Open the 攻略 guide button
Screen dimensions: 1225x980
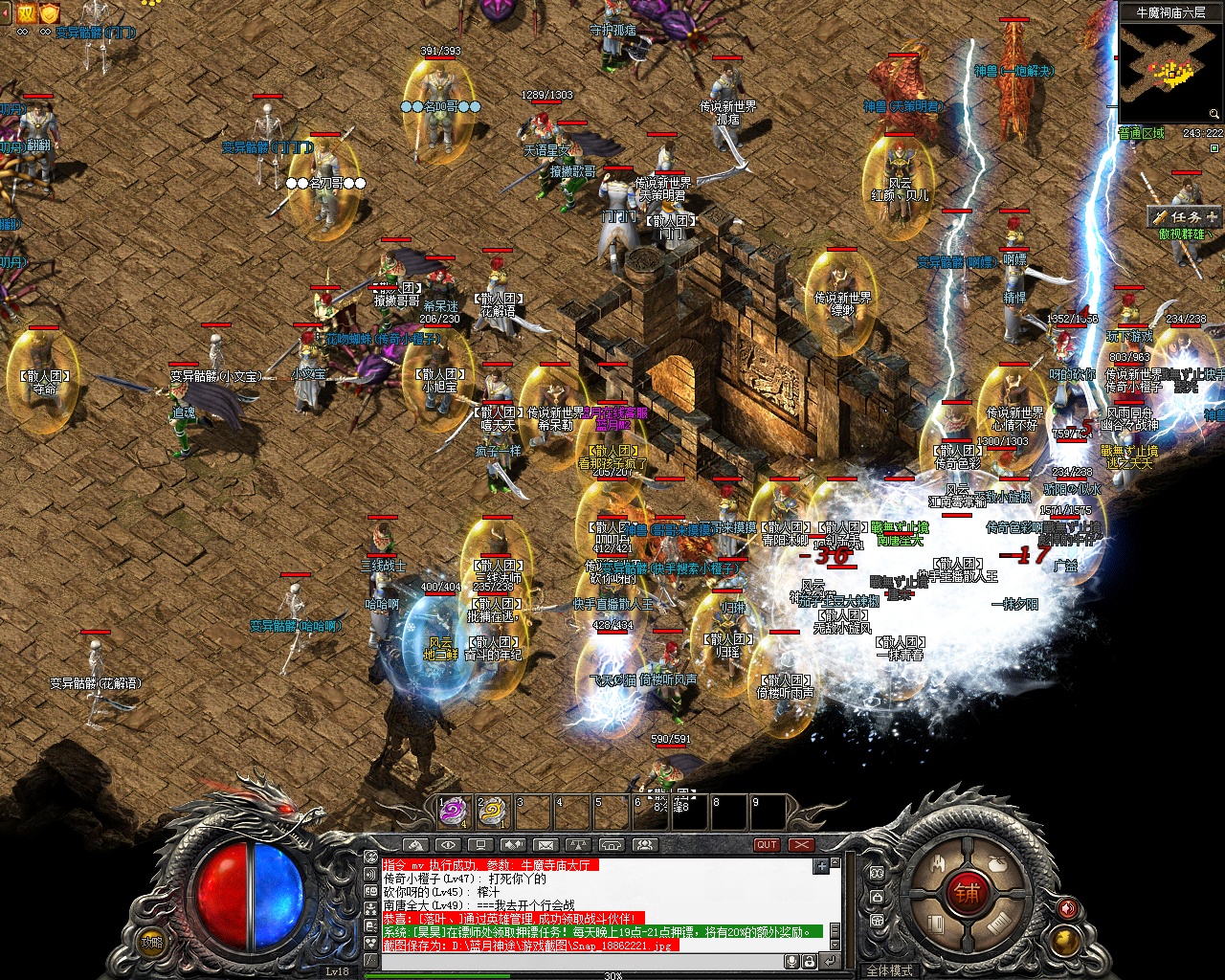(x=151, y=943)
